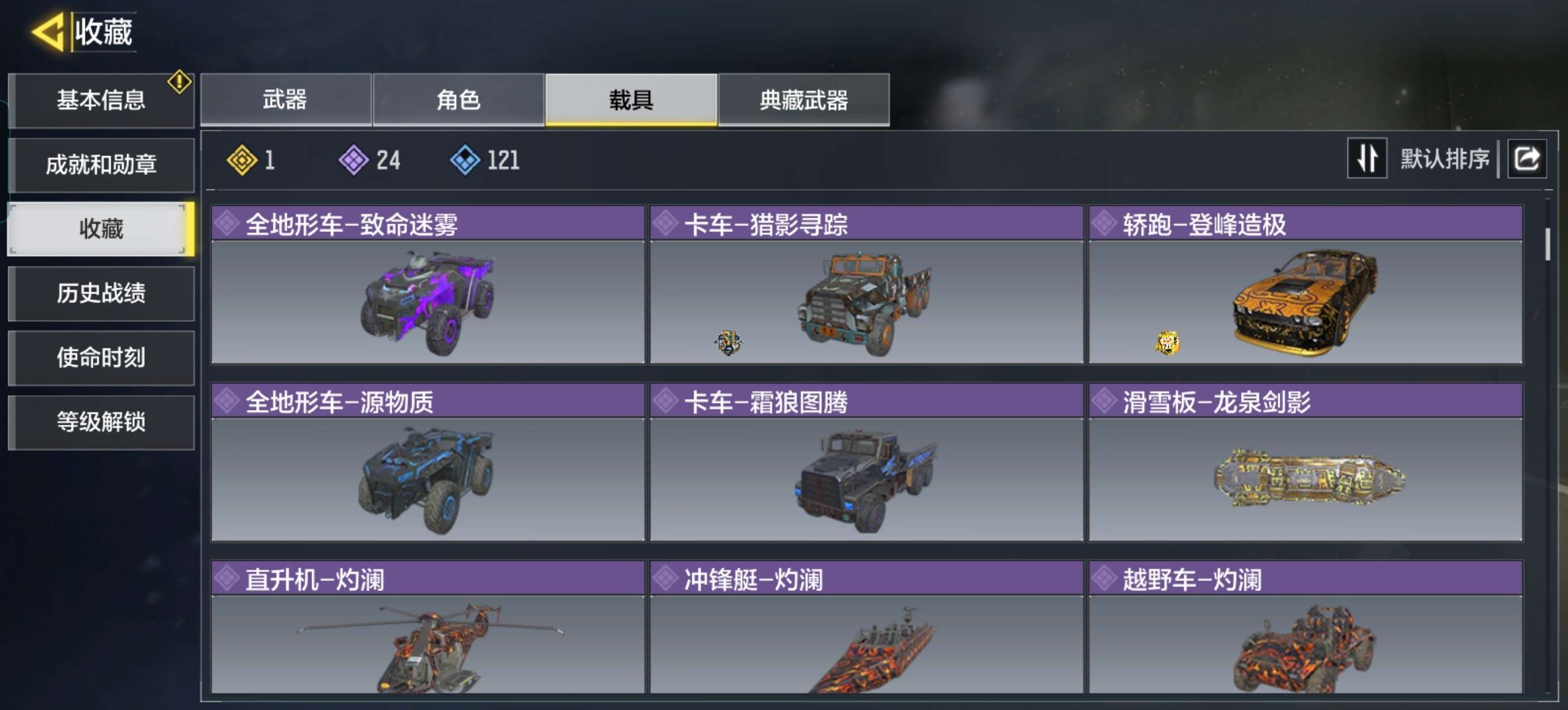Switch to the 角色 tab
This screenshot has height=710, width=1568.
tap(458, 100)
